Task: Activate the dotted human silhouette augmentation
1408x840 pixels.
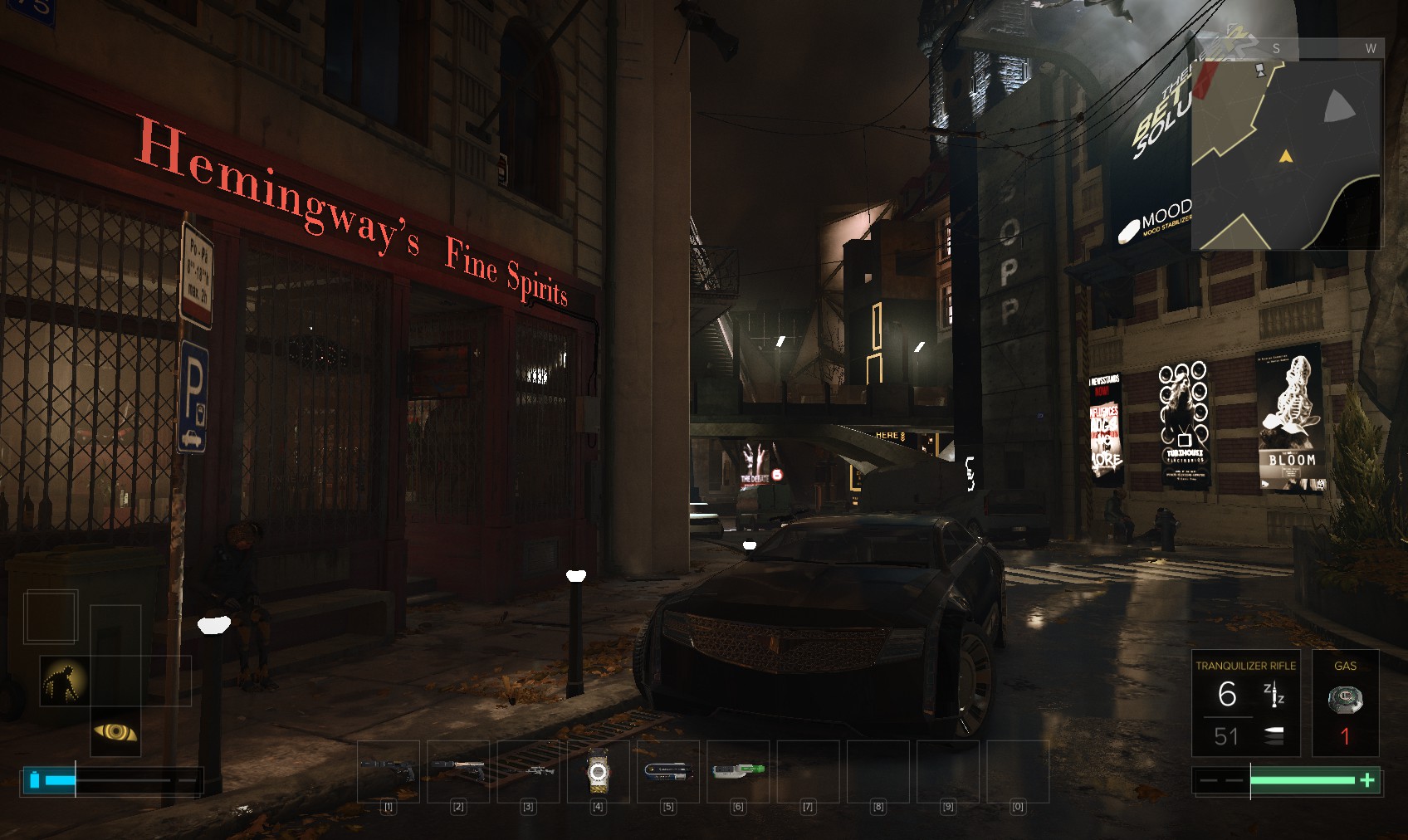Action: coord(65,681)
